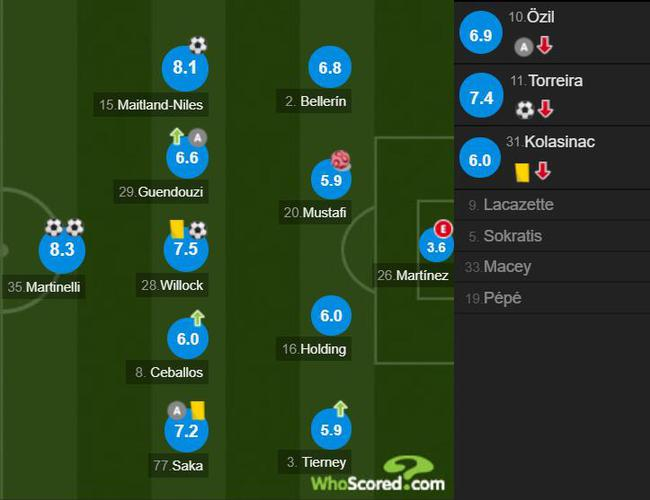The image size is (650, 500).
Task: Choose Ceballos's 6.0 rating circle
Action: (x=186, y=338)
